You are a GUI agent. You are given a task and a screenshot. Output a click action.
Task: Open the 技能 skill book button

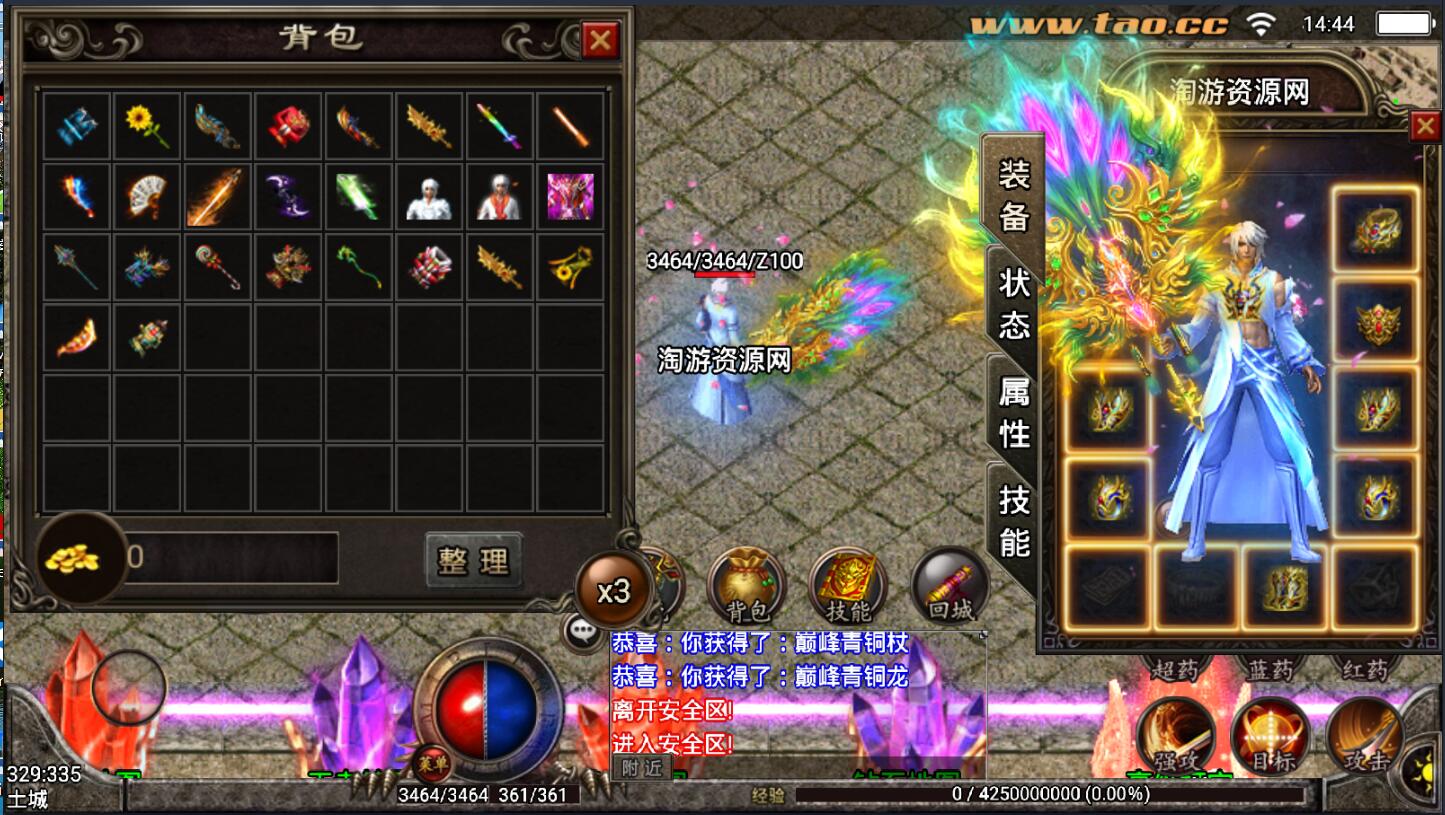tap(848, 586)
